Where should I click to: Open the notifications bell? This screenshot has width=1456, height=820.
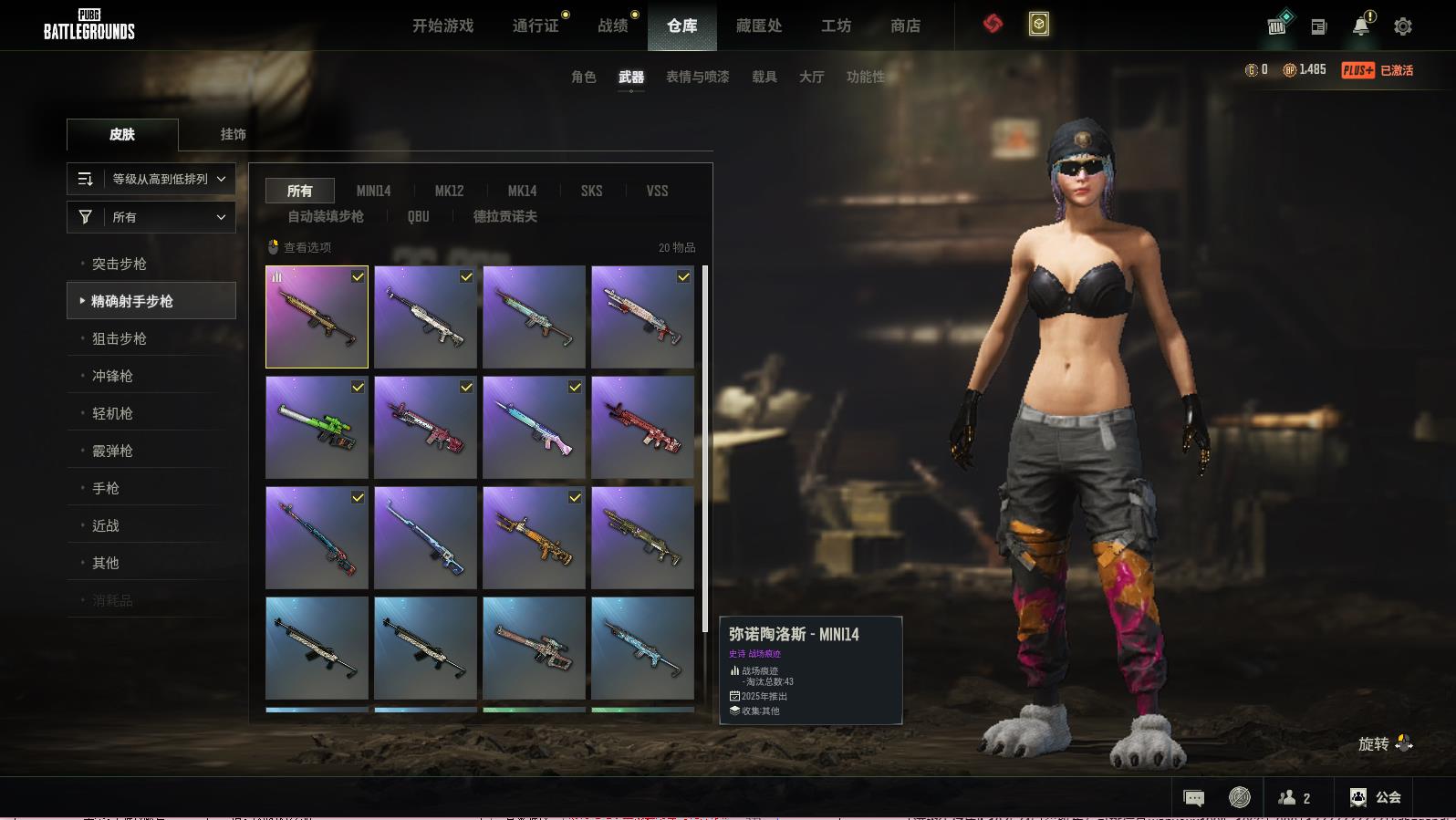[x=1361, y=26]
